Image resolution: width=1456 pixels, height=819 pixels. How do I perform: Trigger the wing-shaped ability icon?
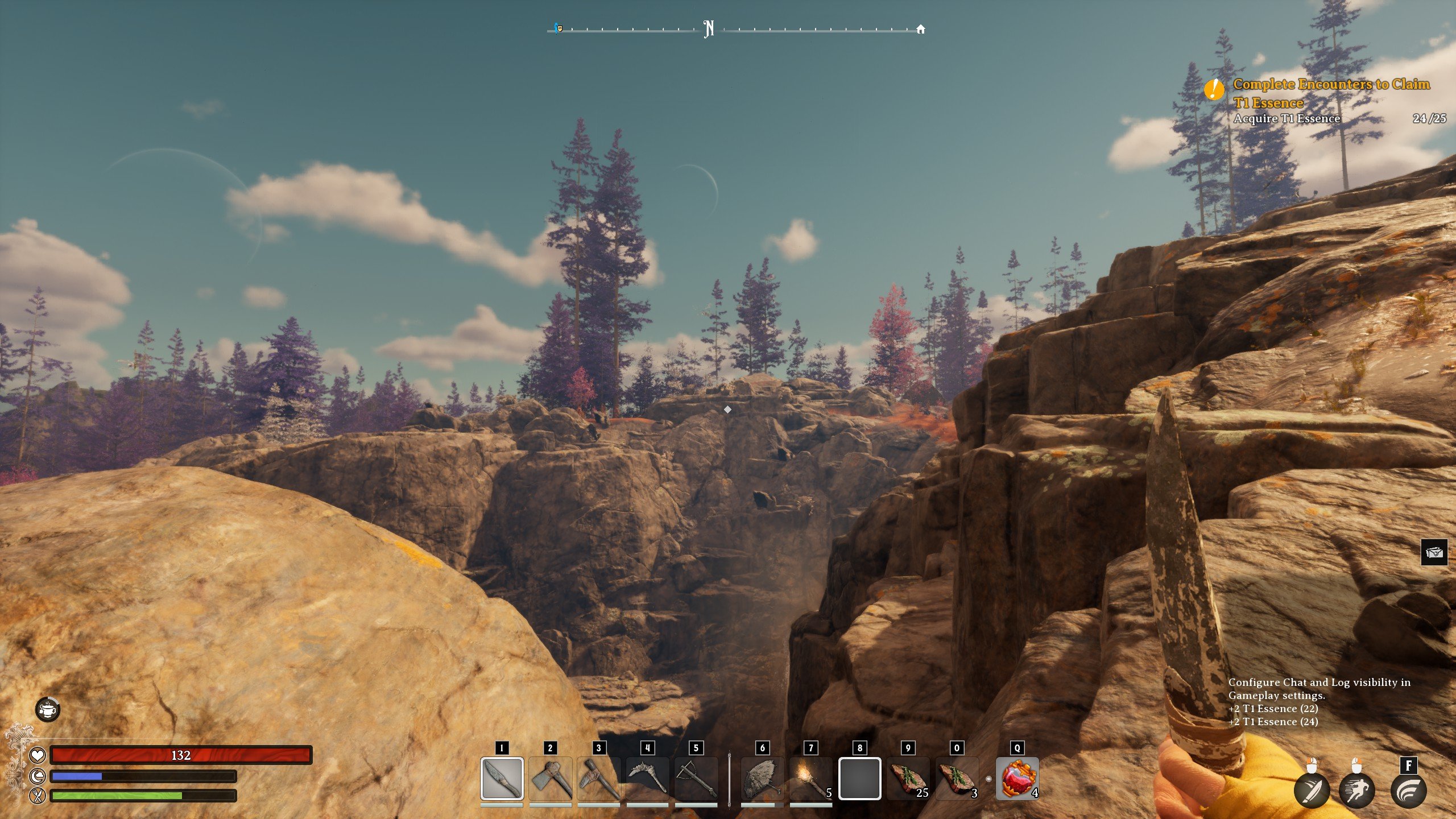(x=1408, y=791)
